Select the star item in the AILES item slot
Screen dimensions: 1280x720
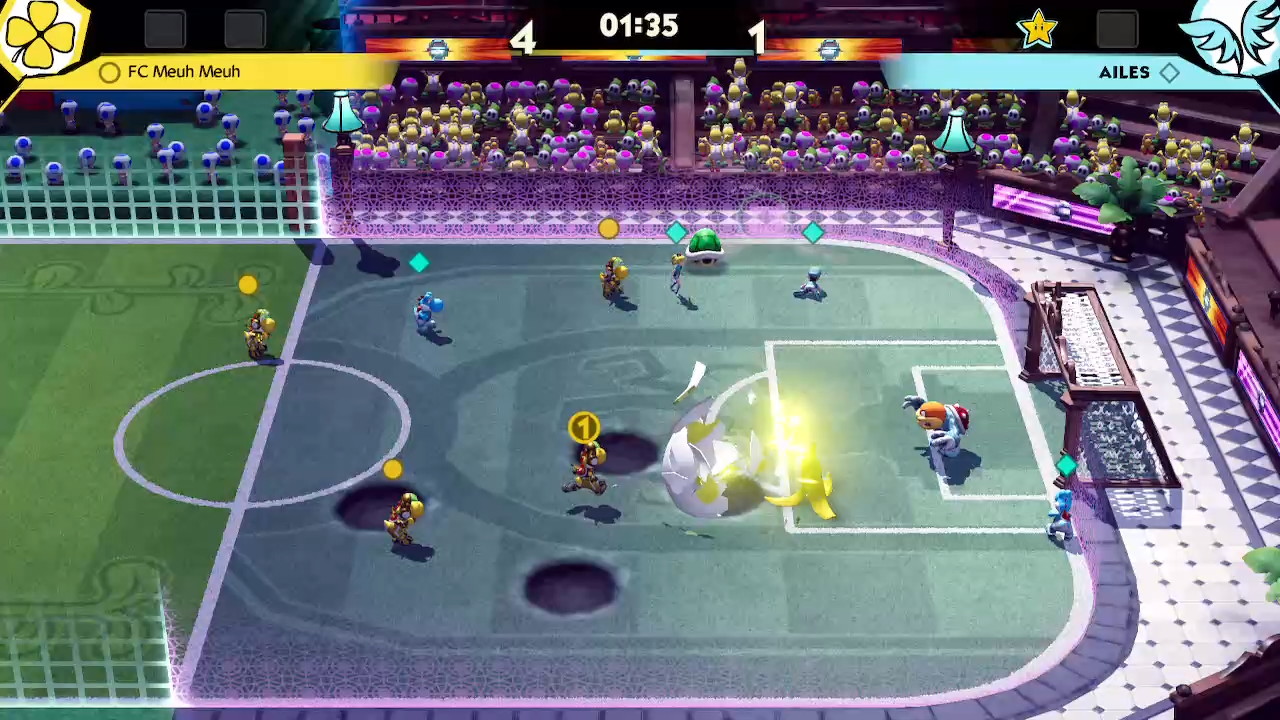pyautogui.click(x=1037, y=29)
